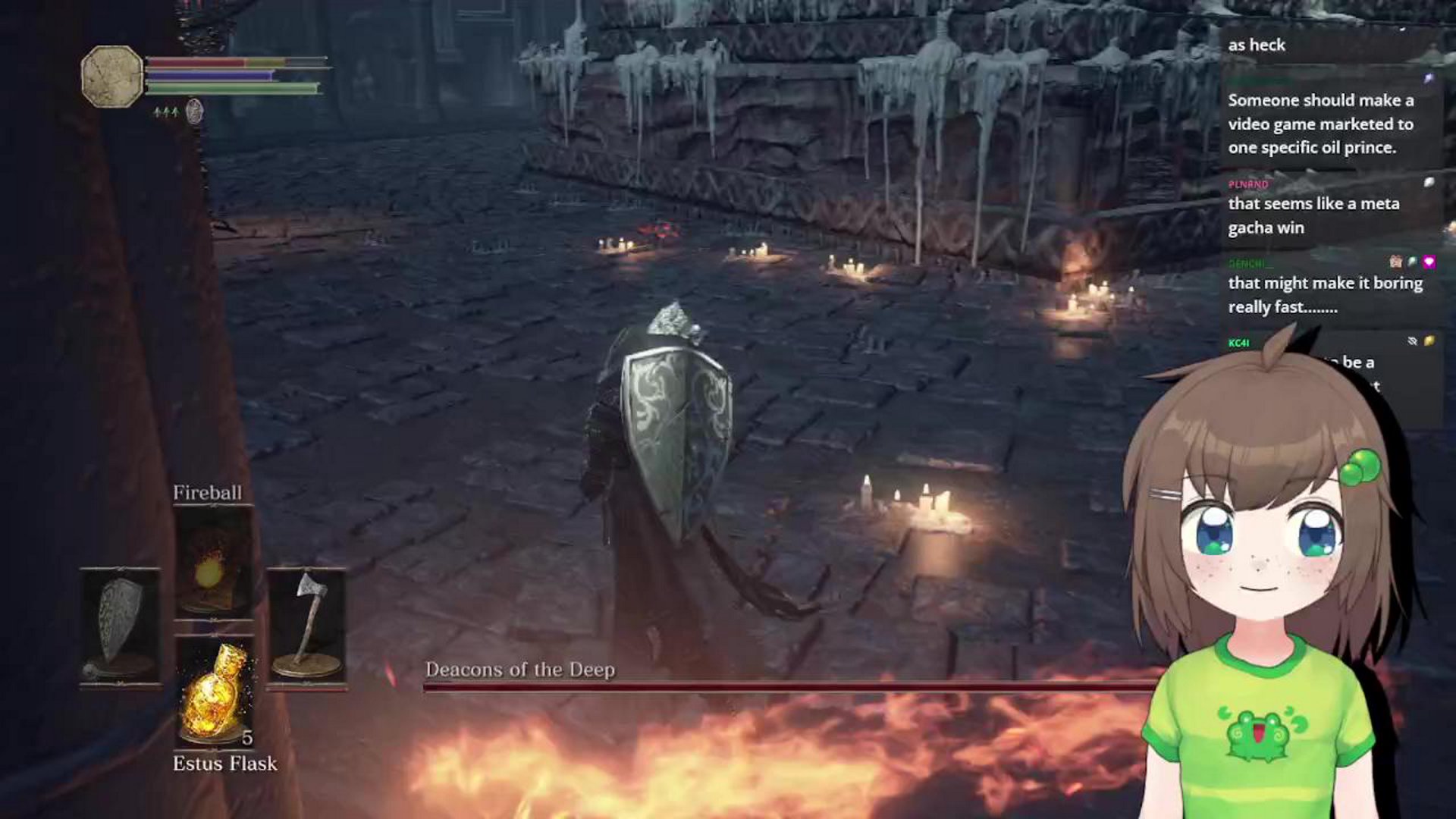Choose the right-hand axe weapon slot
1456x819 pixels.
[x=306, y=626]
